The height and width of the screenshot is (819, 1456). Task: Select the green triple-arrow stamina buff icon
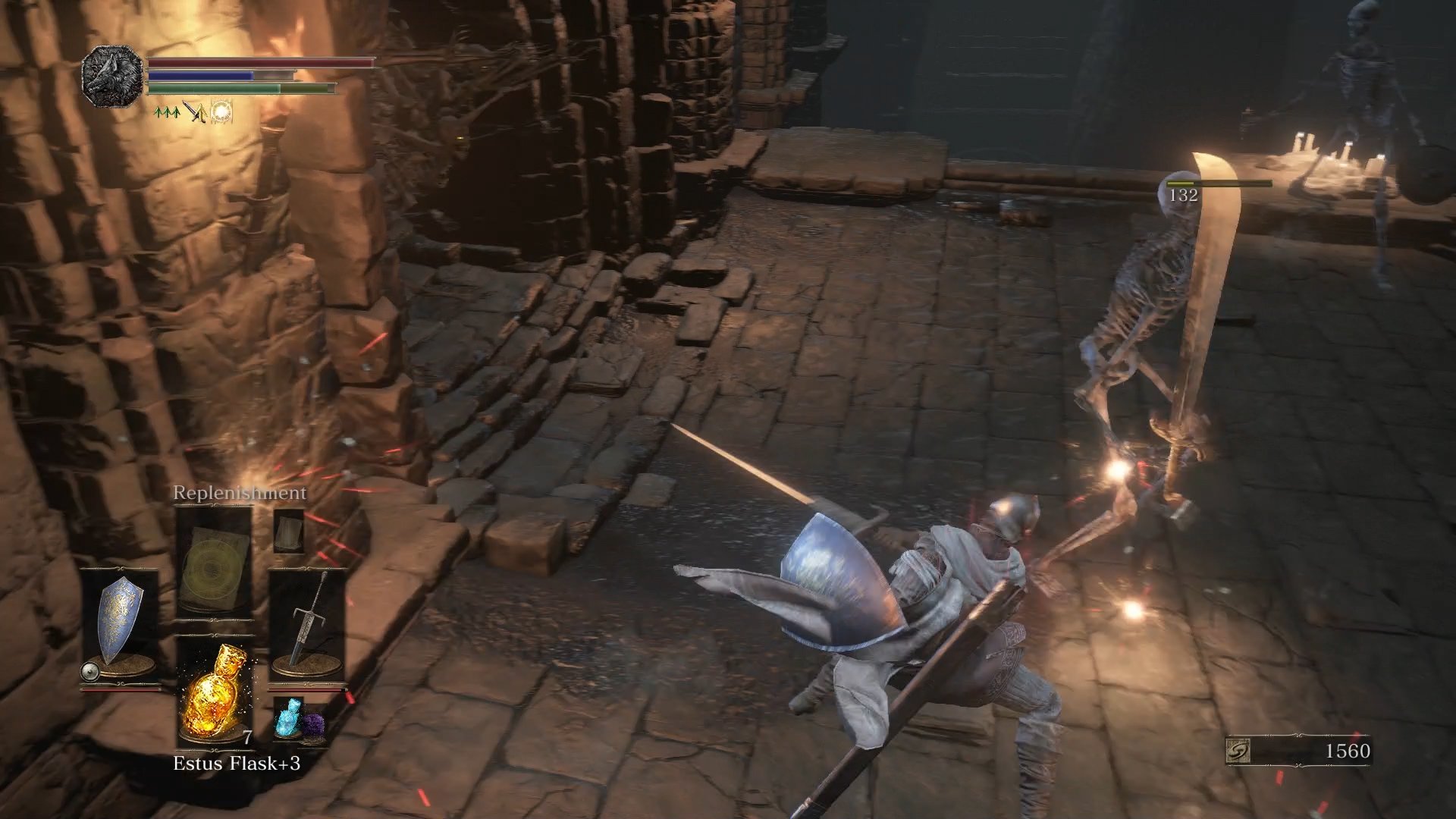(165, 112)
